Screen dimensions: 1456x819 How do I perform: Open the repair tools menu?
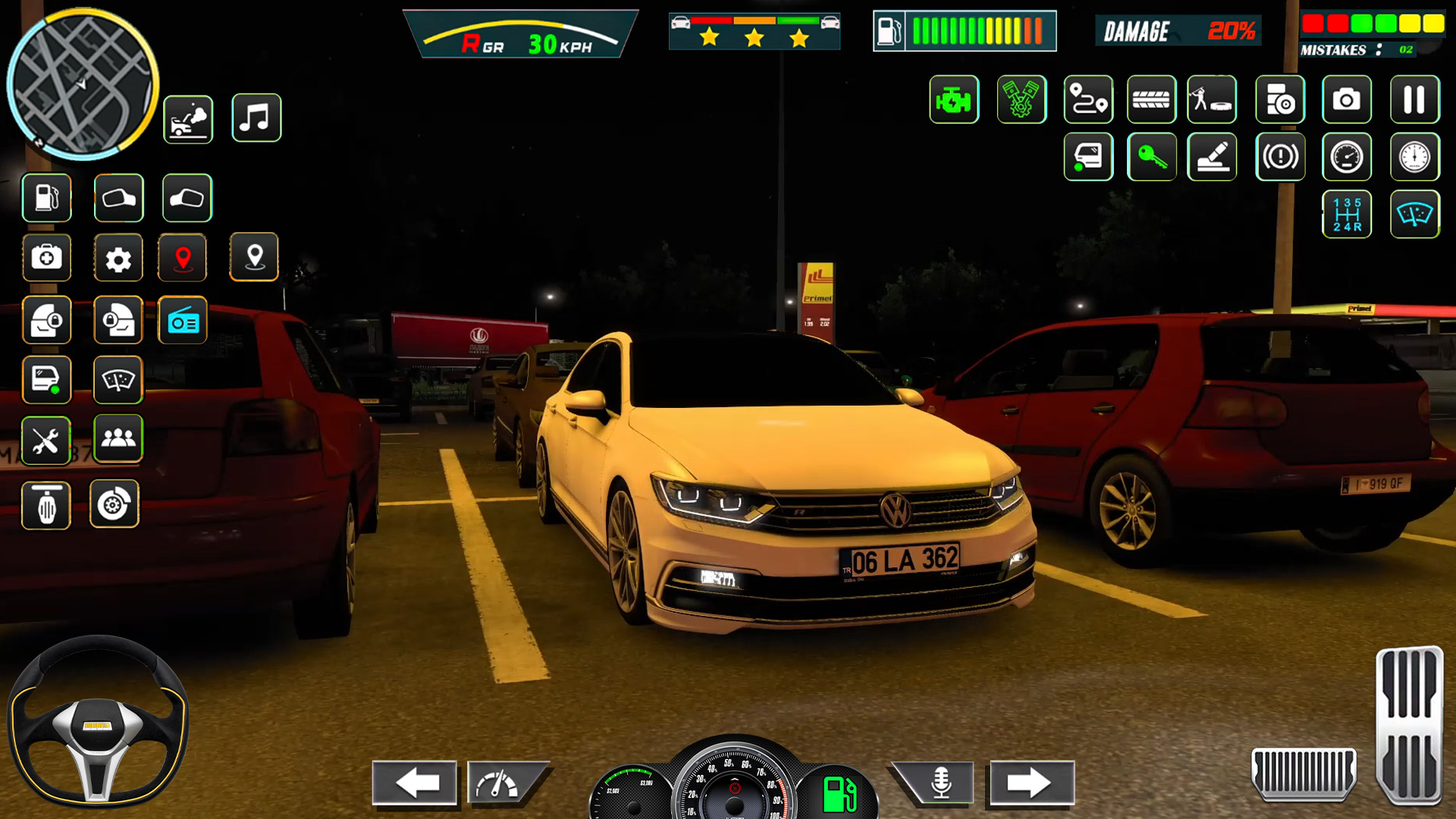click(46, 441)
